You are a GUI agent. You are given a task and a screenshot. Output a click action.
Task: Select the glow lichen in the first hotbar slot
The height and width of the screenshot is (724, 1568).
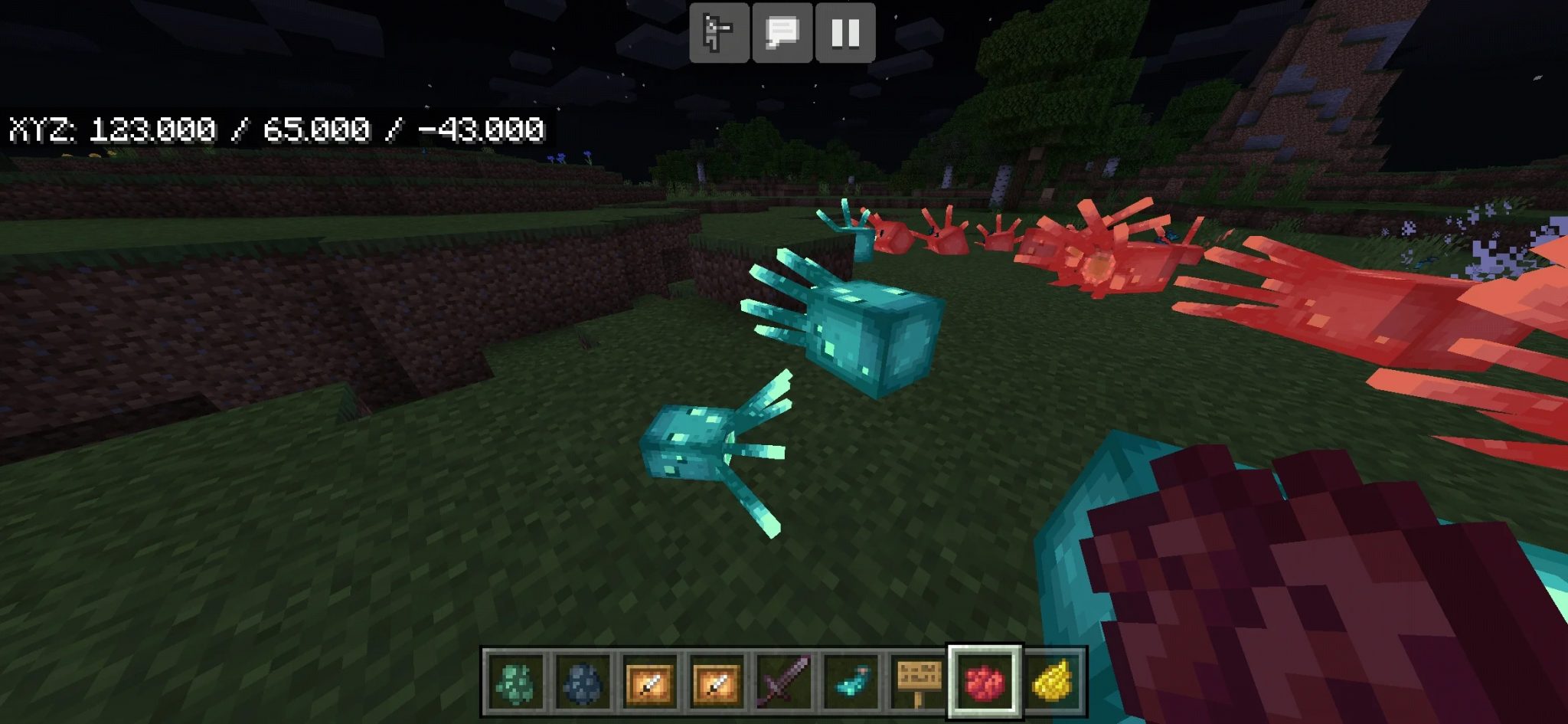click(514, 680)
